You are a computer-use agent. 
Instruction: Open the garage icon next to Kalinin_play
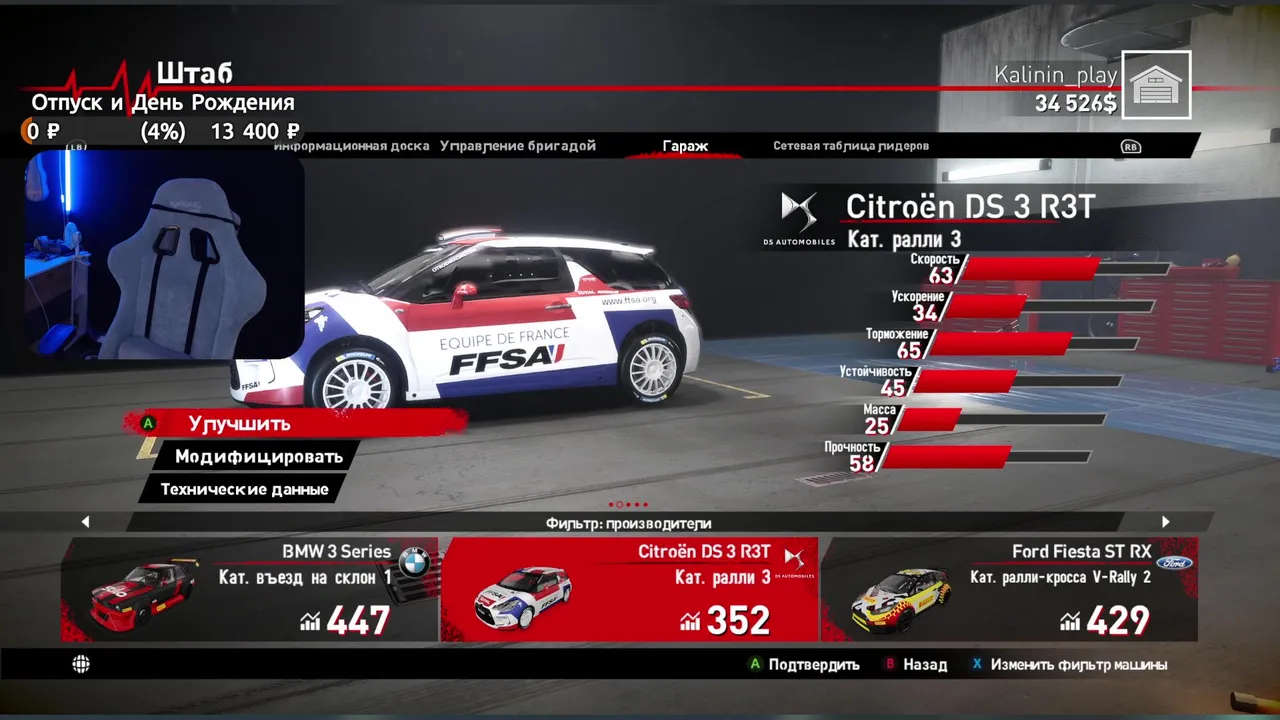pyautogui.click(x=1157, y=85)
